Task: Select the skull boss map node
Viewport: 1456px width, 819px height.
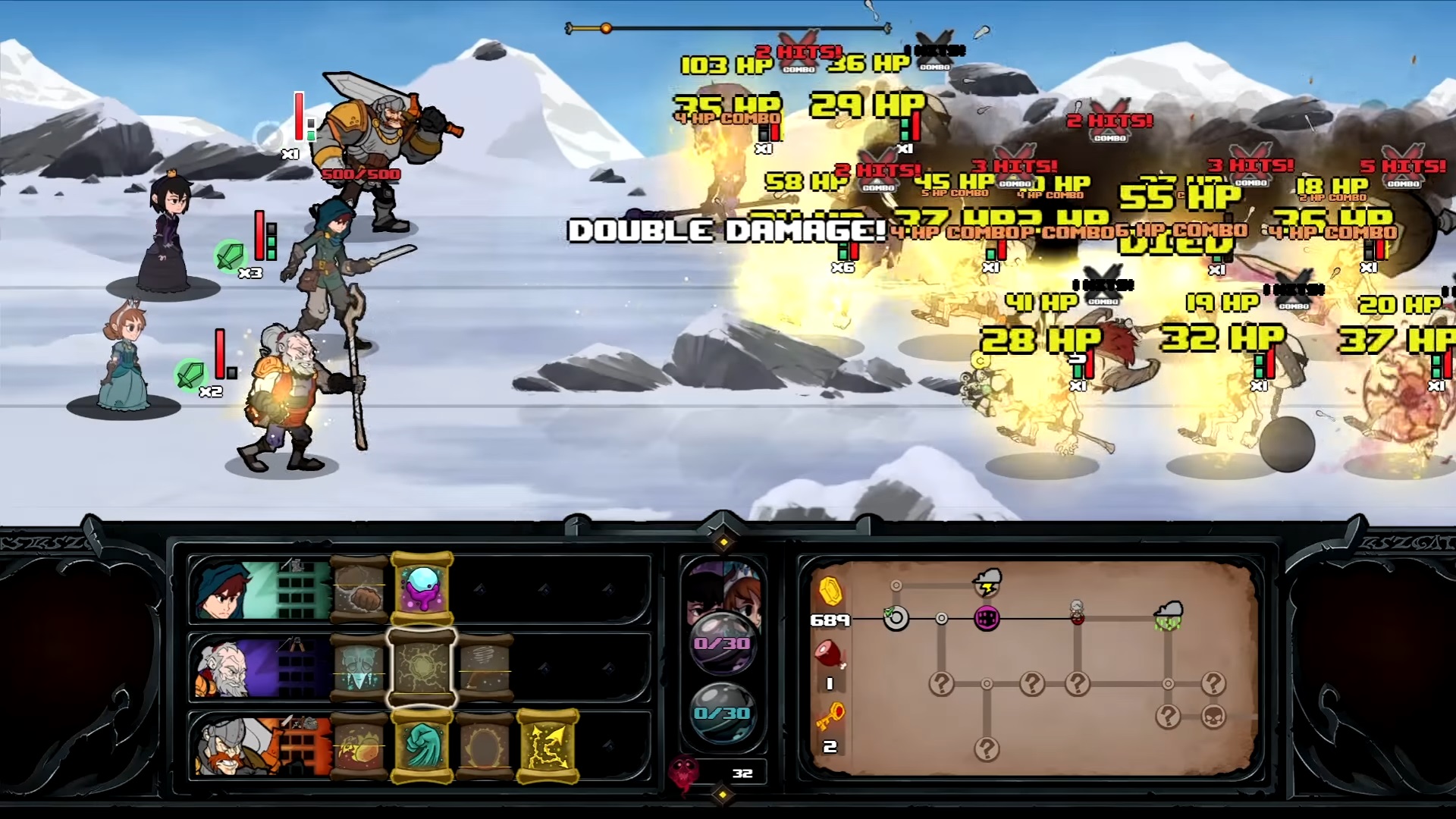Action: (x=1213, y=716)
